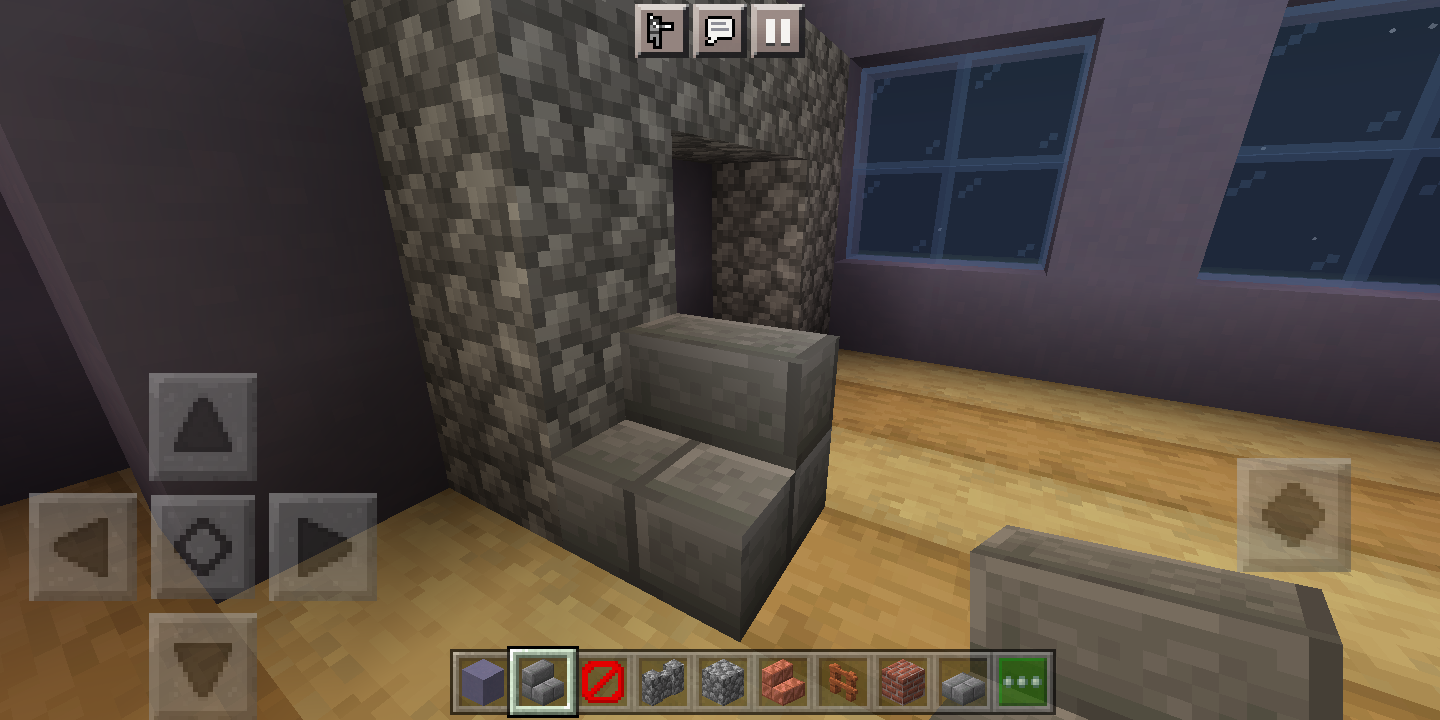Viewport: 1440px width, 720px height.
Task: Open the pause menu
Action: tap(777, 31)
